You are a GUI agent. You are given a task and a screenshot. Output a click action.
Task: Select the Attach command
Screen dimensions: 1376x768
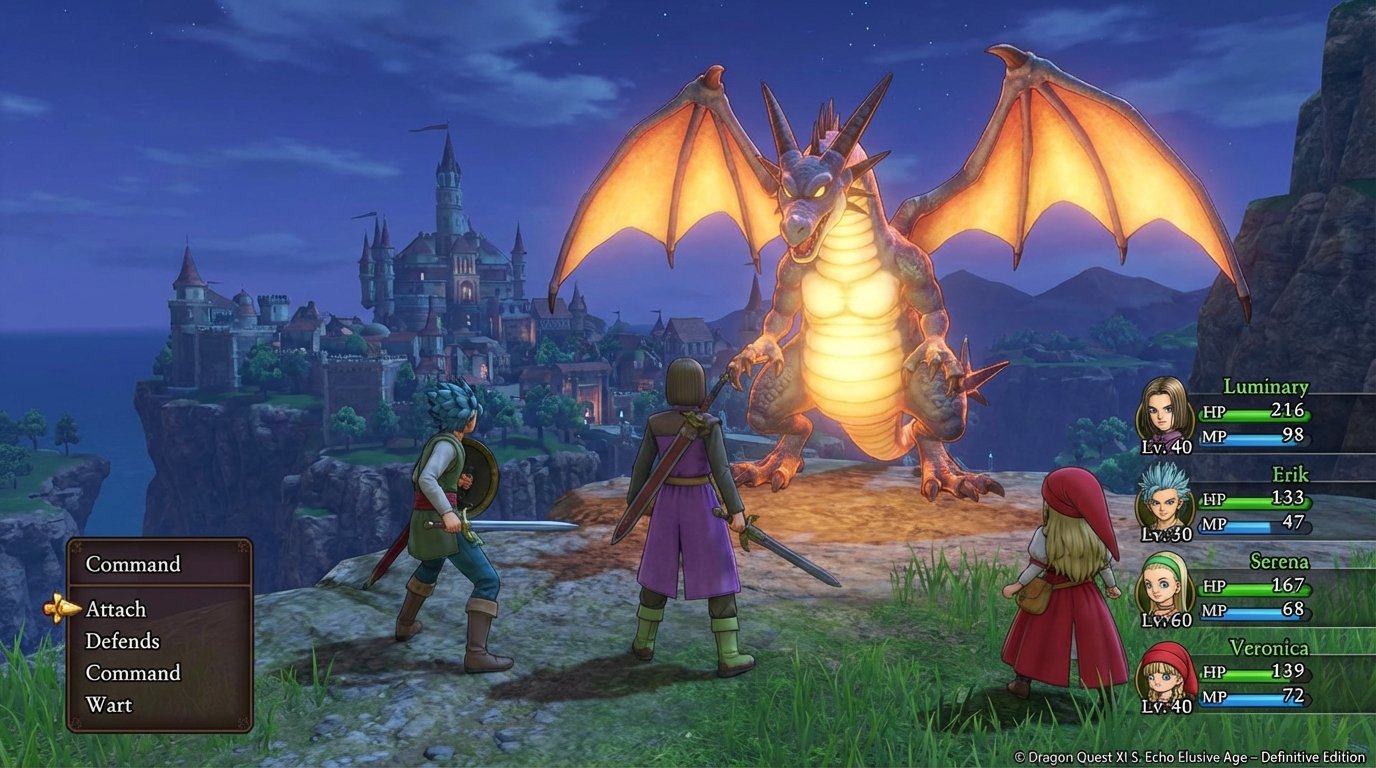point(115,609)
